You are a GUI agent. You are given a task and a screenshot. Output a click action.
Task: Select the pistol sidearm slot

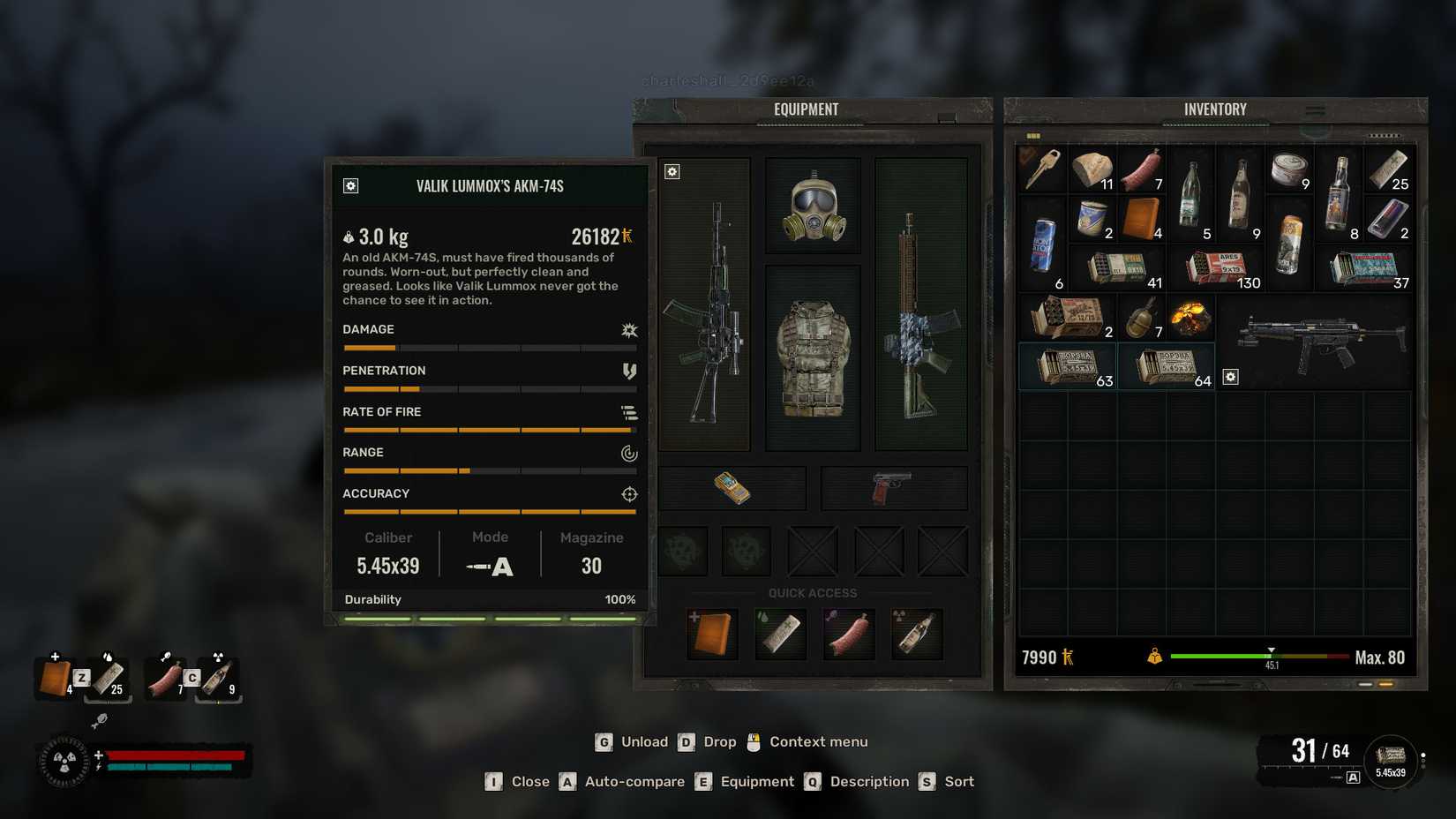click(893, 488)
